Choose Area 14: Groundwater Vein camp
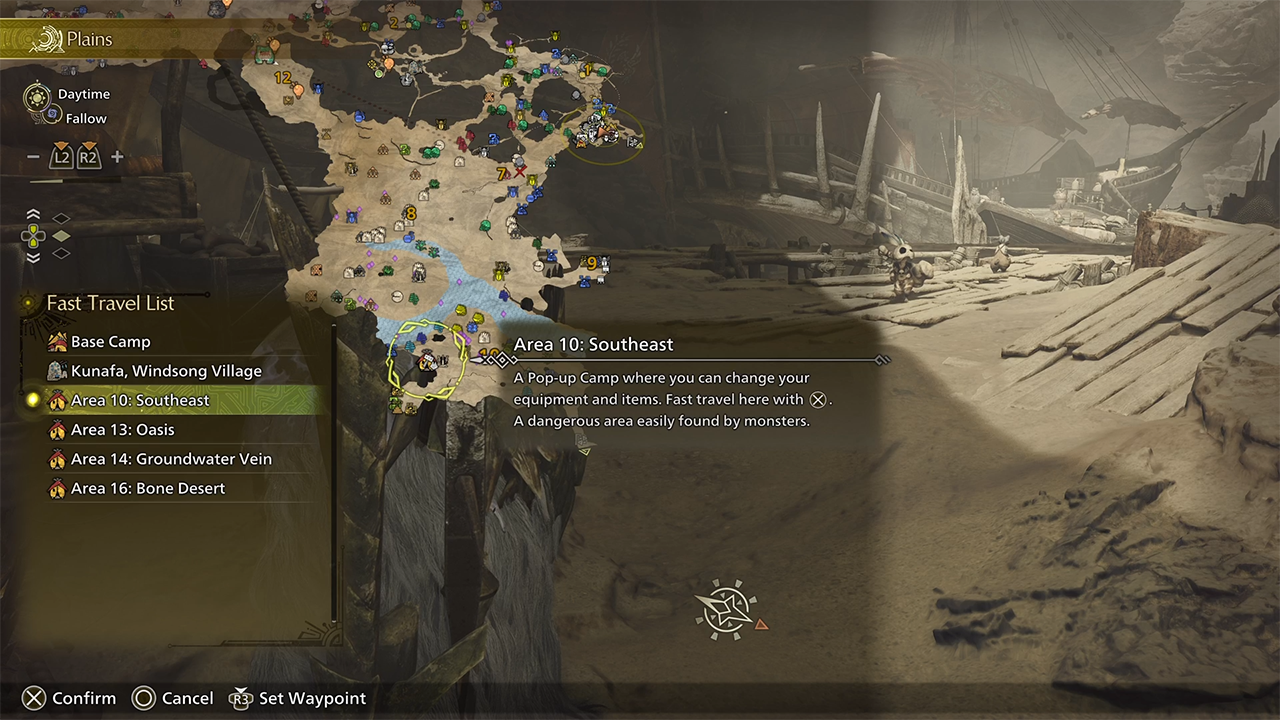The image size is (1280, 720). 171,459
